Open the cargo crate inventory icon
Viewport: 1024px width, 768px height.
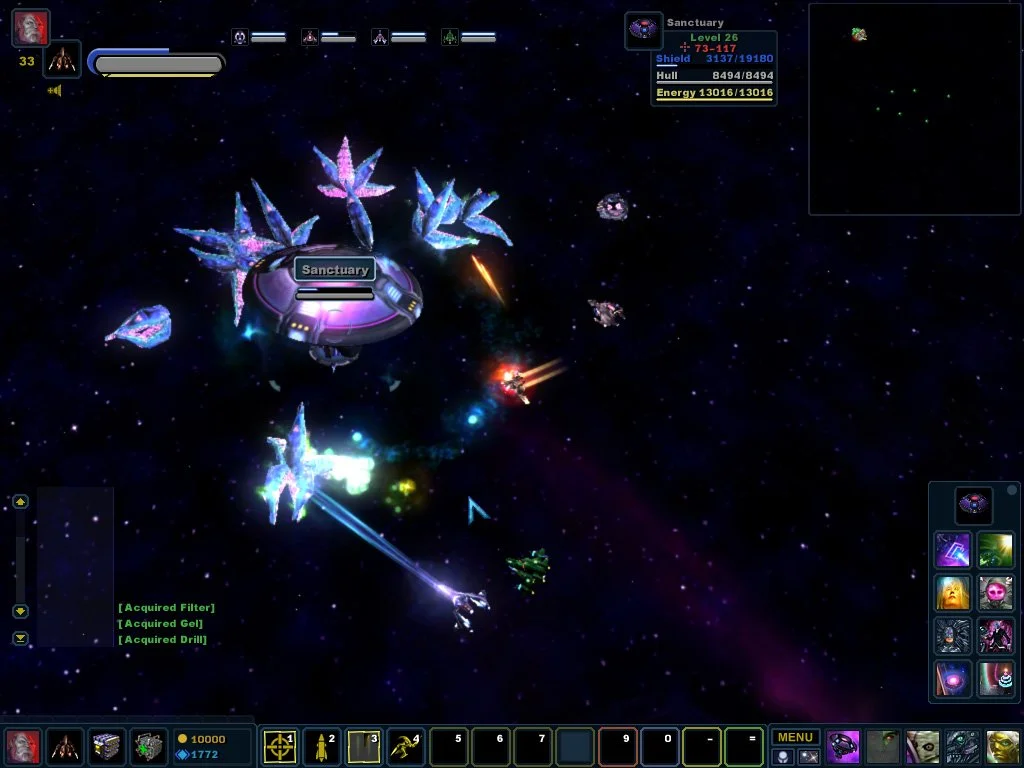(107, 746)
